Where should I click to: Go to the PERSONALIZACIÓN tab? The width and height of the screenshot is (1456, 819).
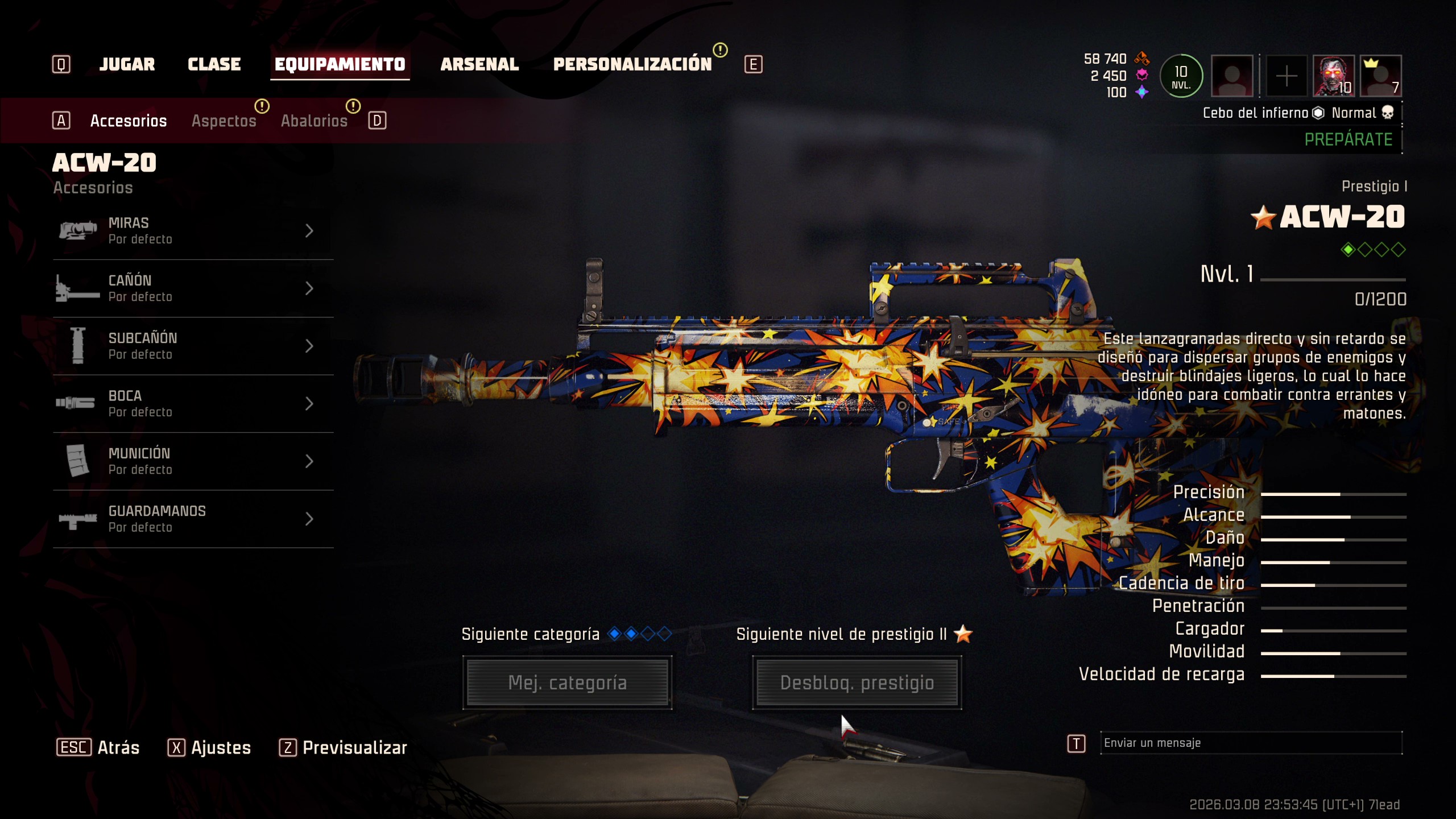(632, 64)
